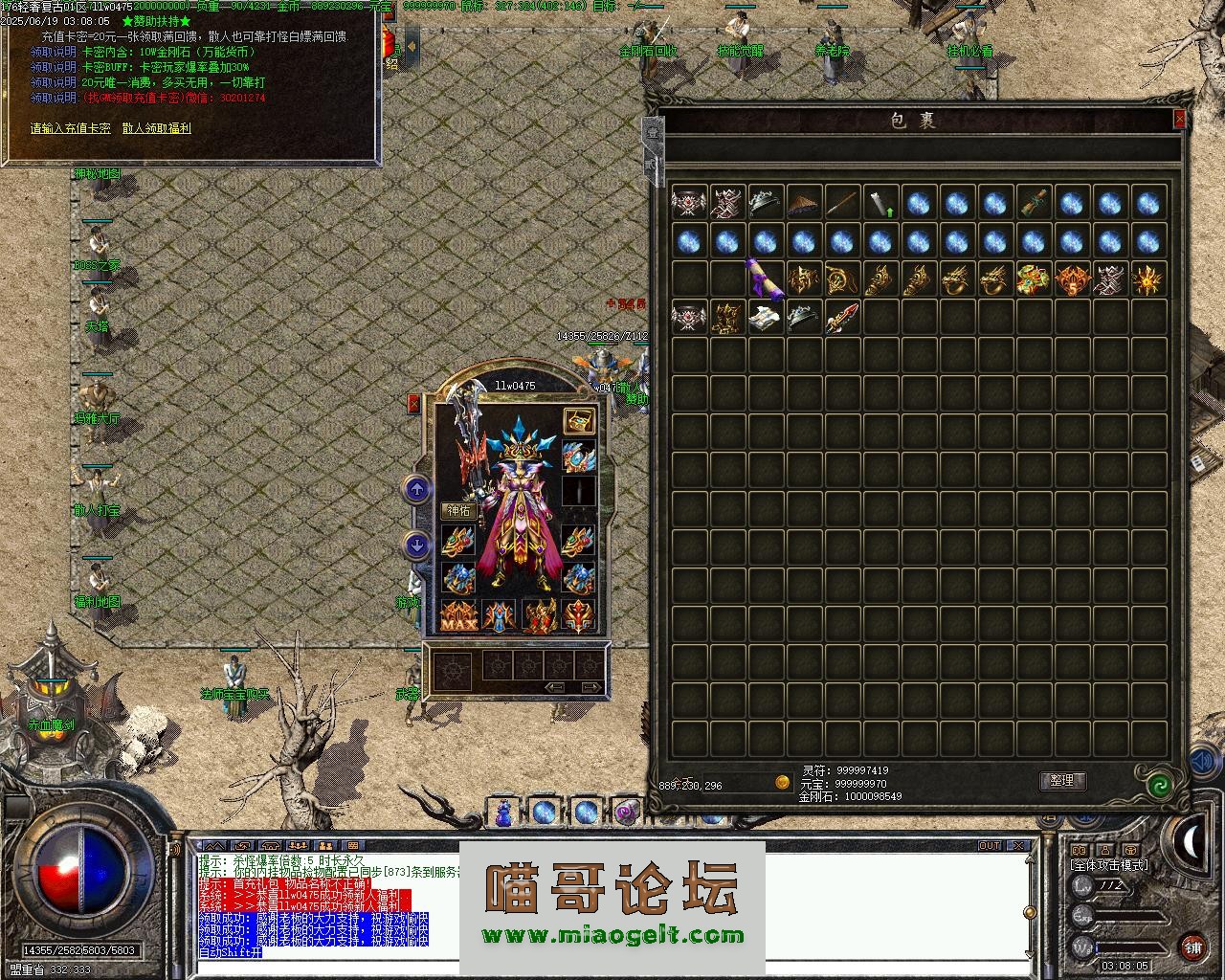
Task: Click the round 铺 shop button
Action: coord(1192,947)
